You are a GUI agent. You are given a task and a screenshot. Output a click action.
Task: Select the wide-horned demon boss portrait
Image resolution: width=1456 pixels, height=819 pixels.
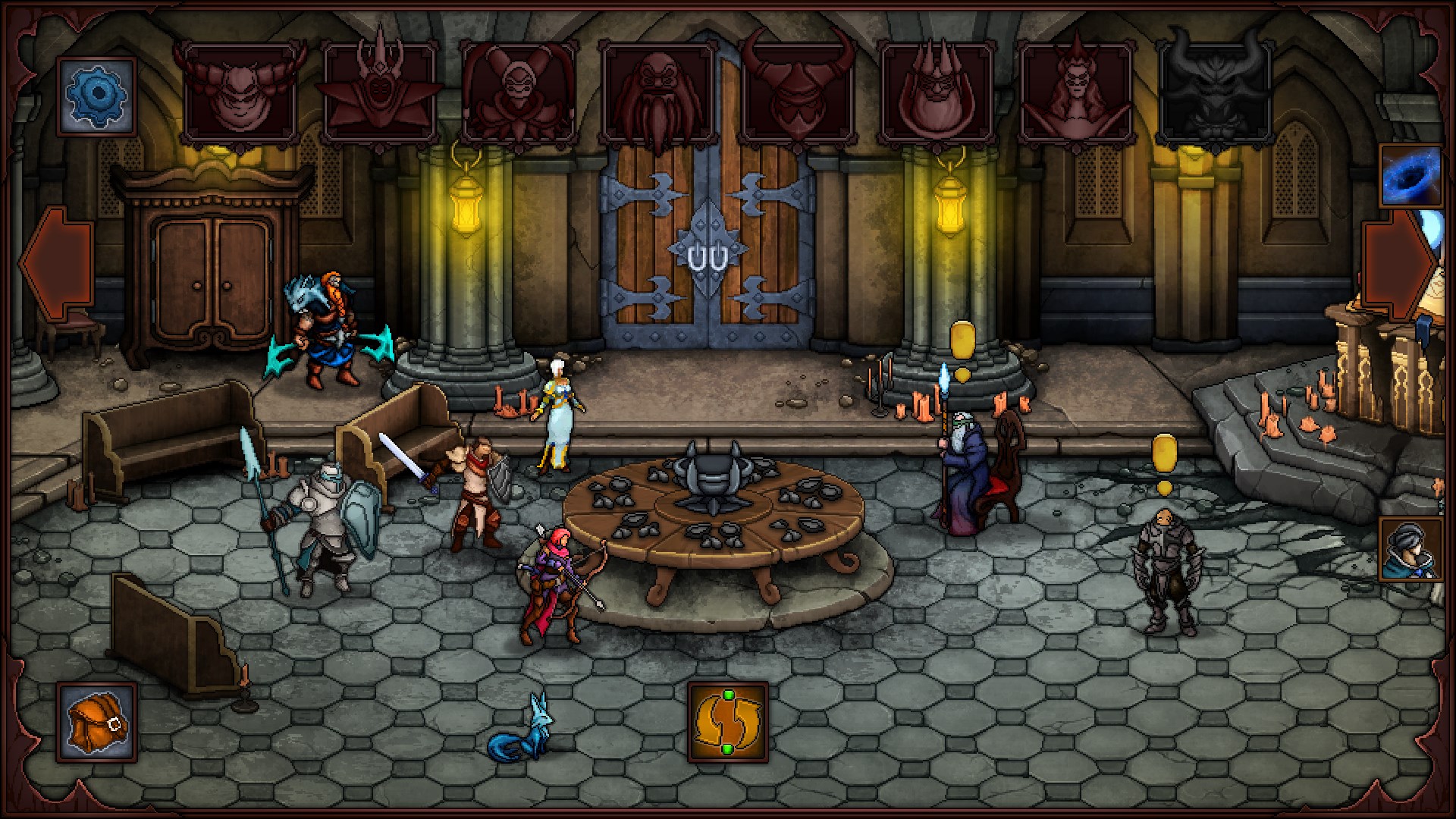click(x=240, y=91)
